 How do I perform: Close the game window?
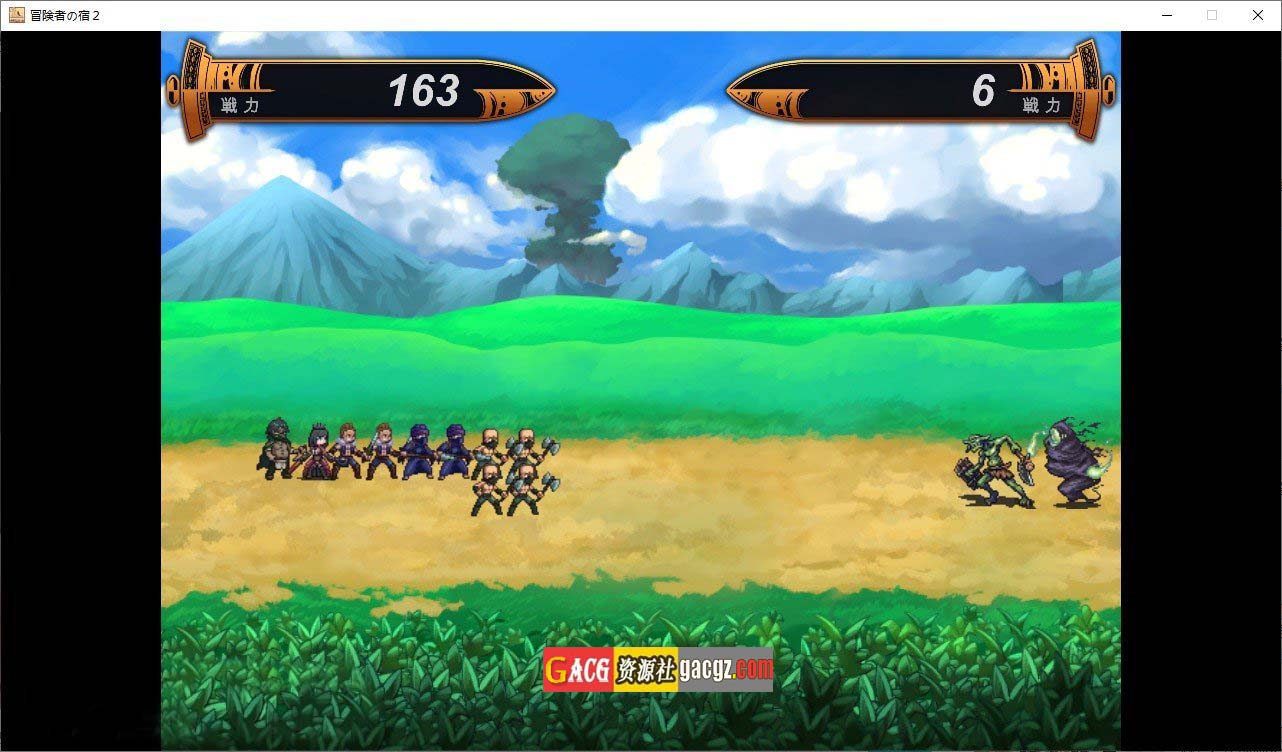coord(1257,15)
